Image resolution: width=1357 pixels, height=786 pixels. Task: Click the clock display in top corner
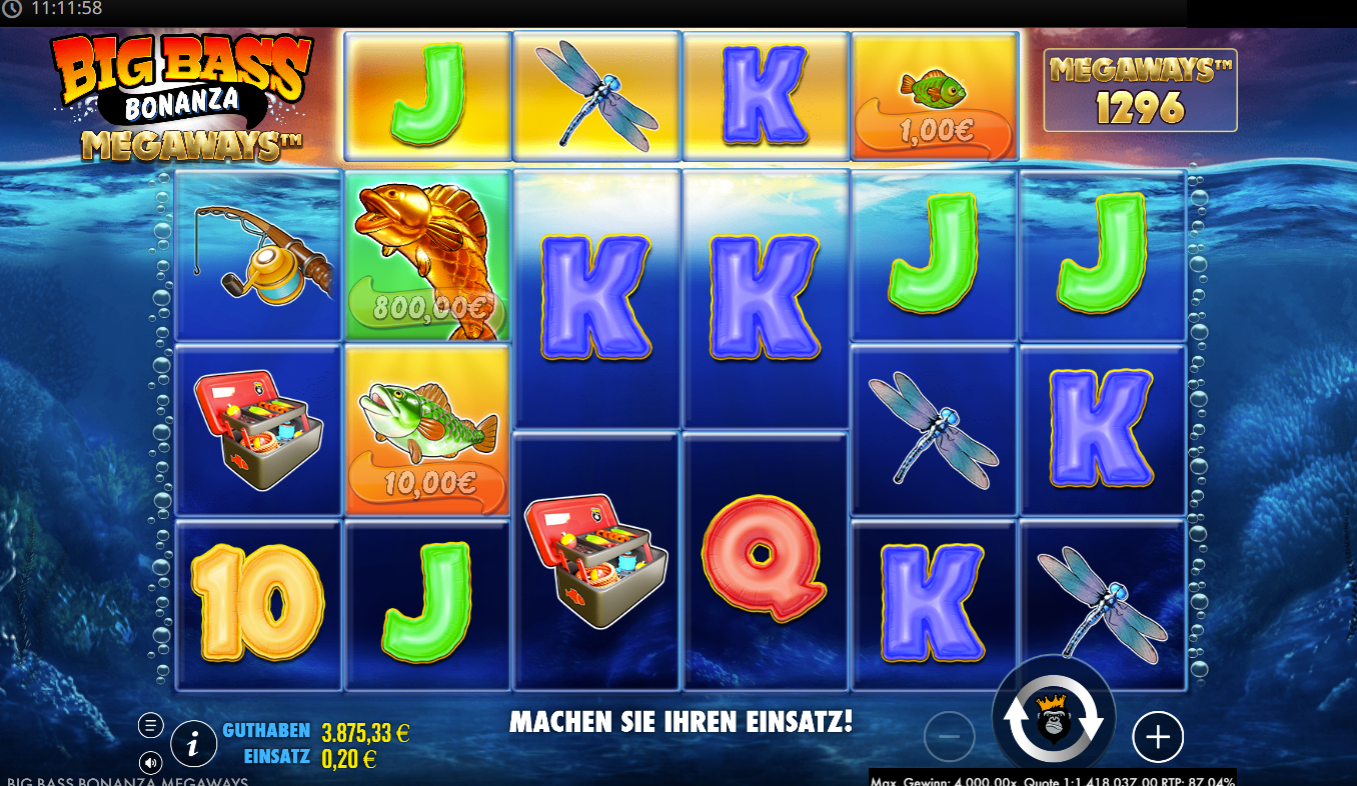coord(45,11)
